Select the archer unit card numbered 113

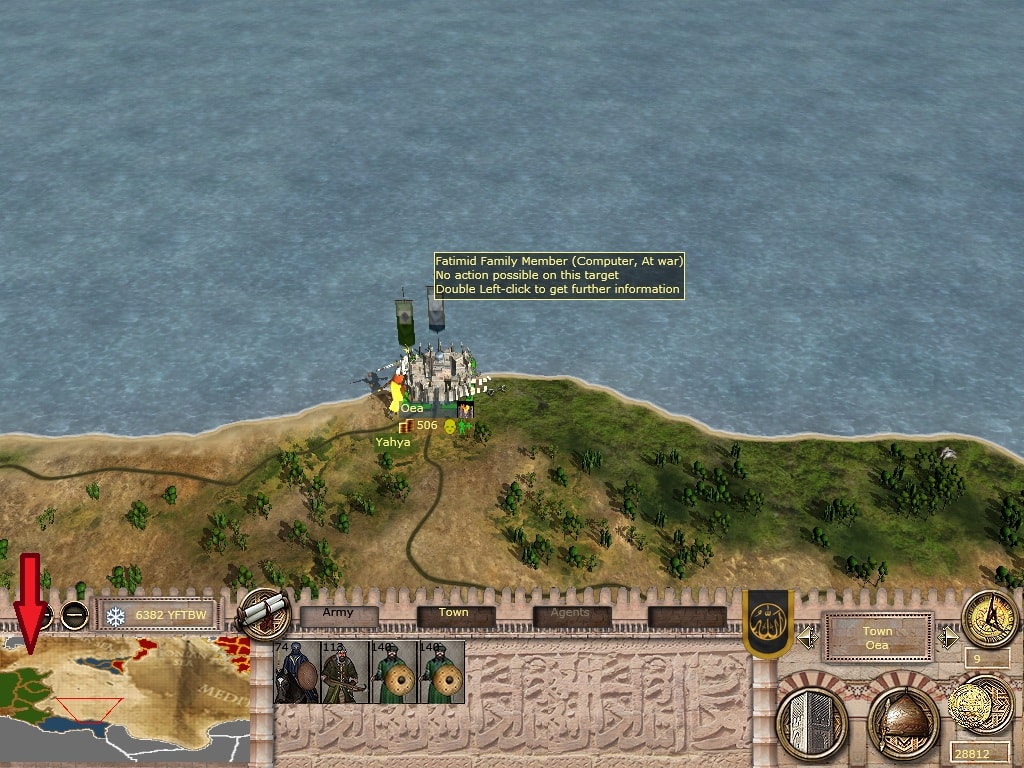pyautogui.click(x=345, y=672)
